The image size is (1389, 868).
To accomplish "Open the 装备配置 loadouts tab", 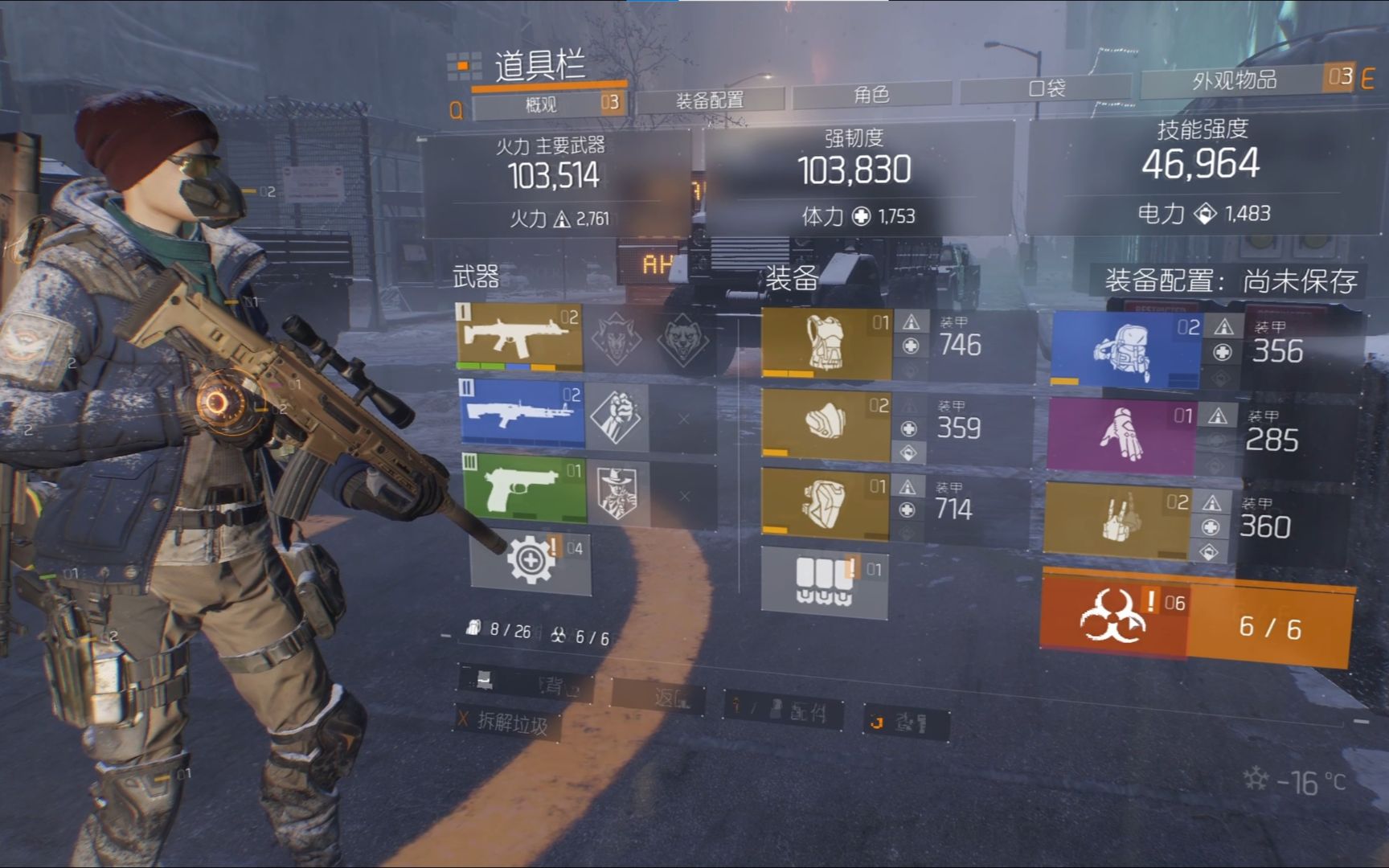I will pyautogui.click(x=709, y=100).
